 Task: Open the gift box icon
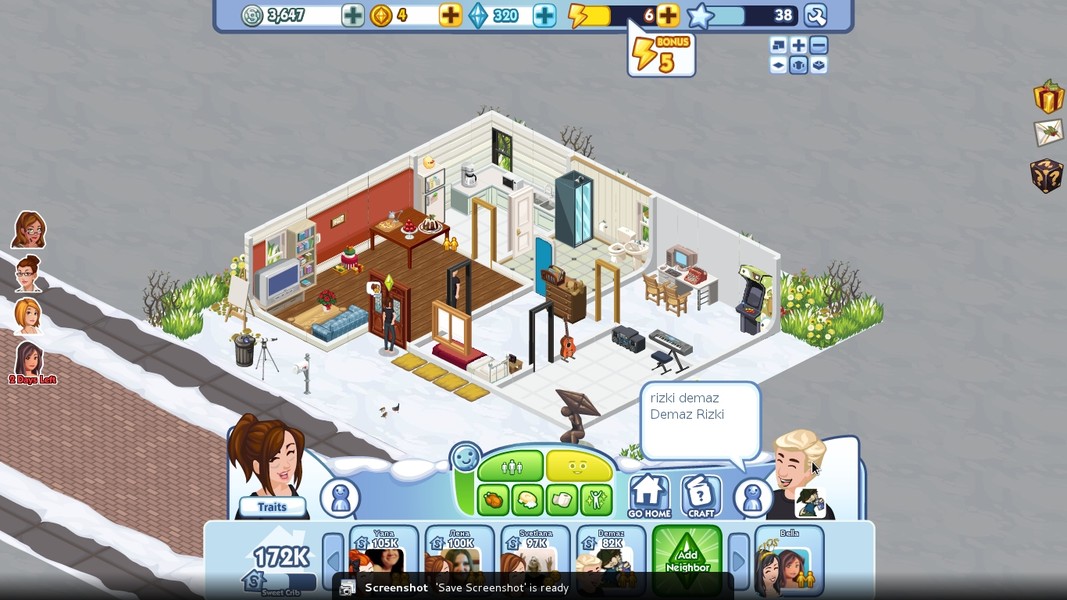click(x=1048, y=97)
